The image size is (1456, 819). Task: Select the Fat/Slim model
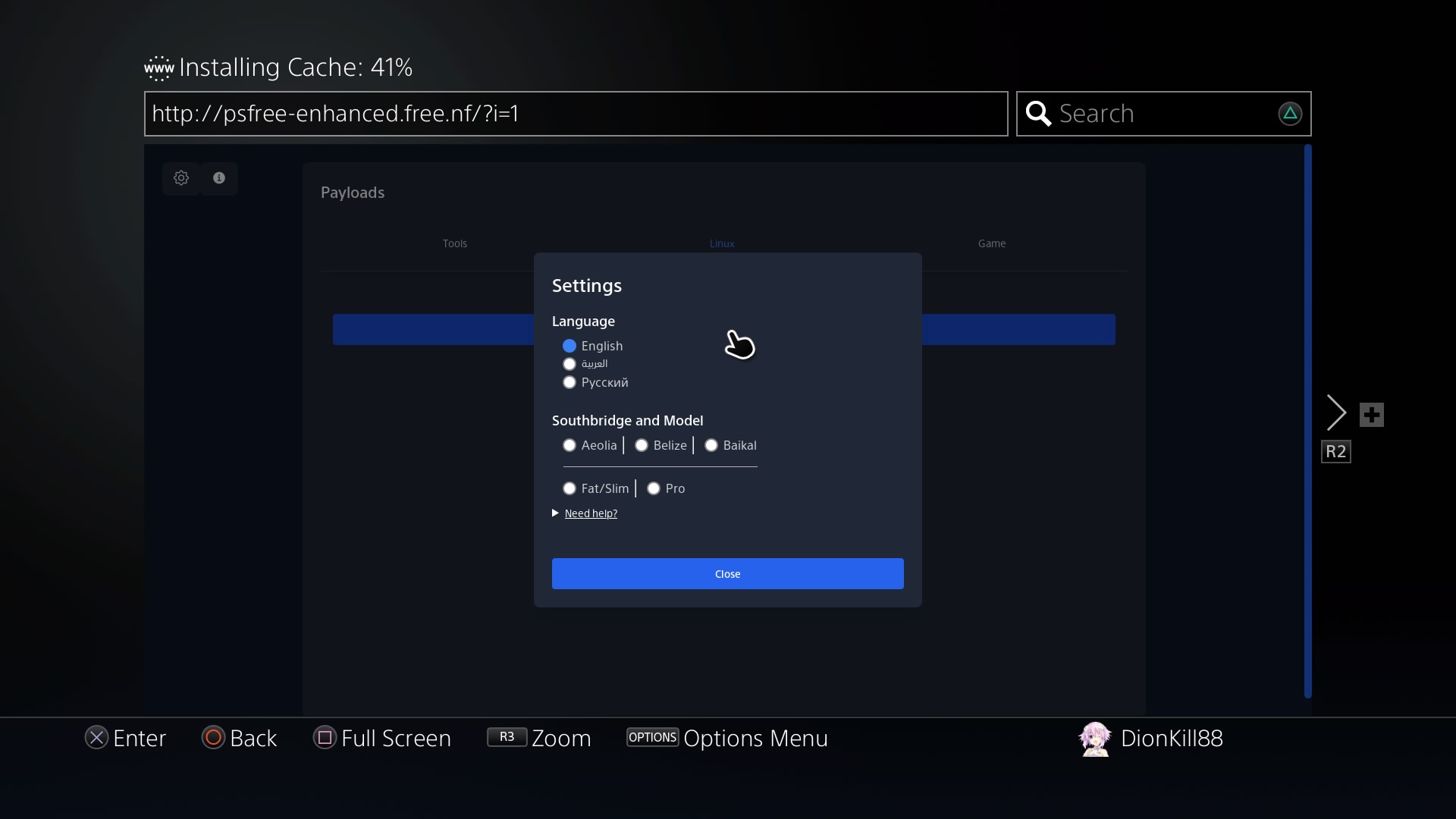click(x=570, y=489)
